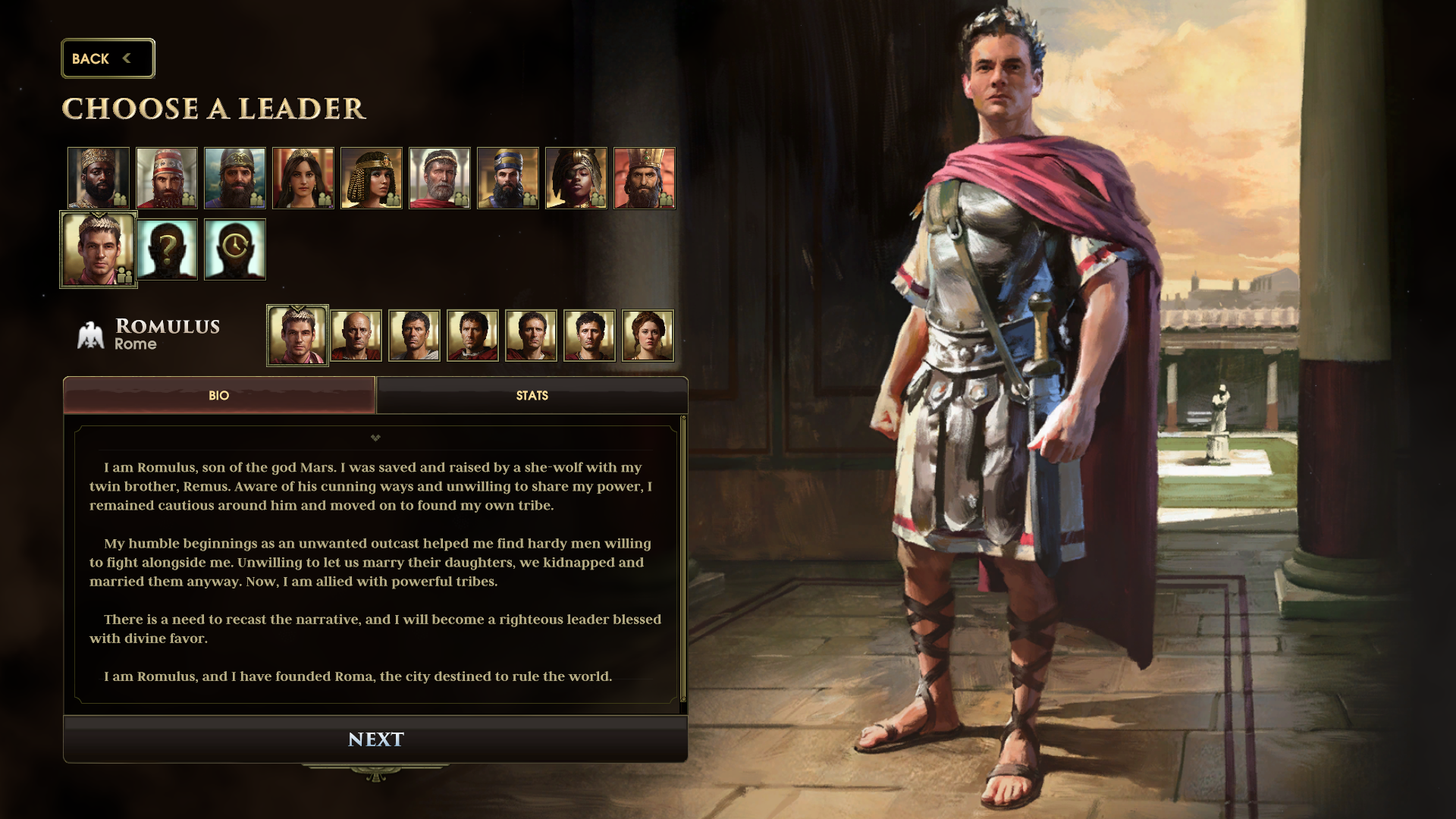The width and height of the screenshot is (1456, 819).
Task: Select the leader wearing an eye patch
Action: pyautogui.click(x=576, y=178)
